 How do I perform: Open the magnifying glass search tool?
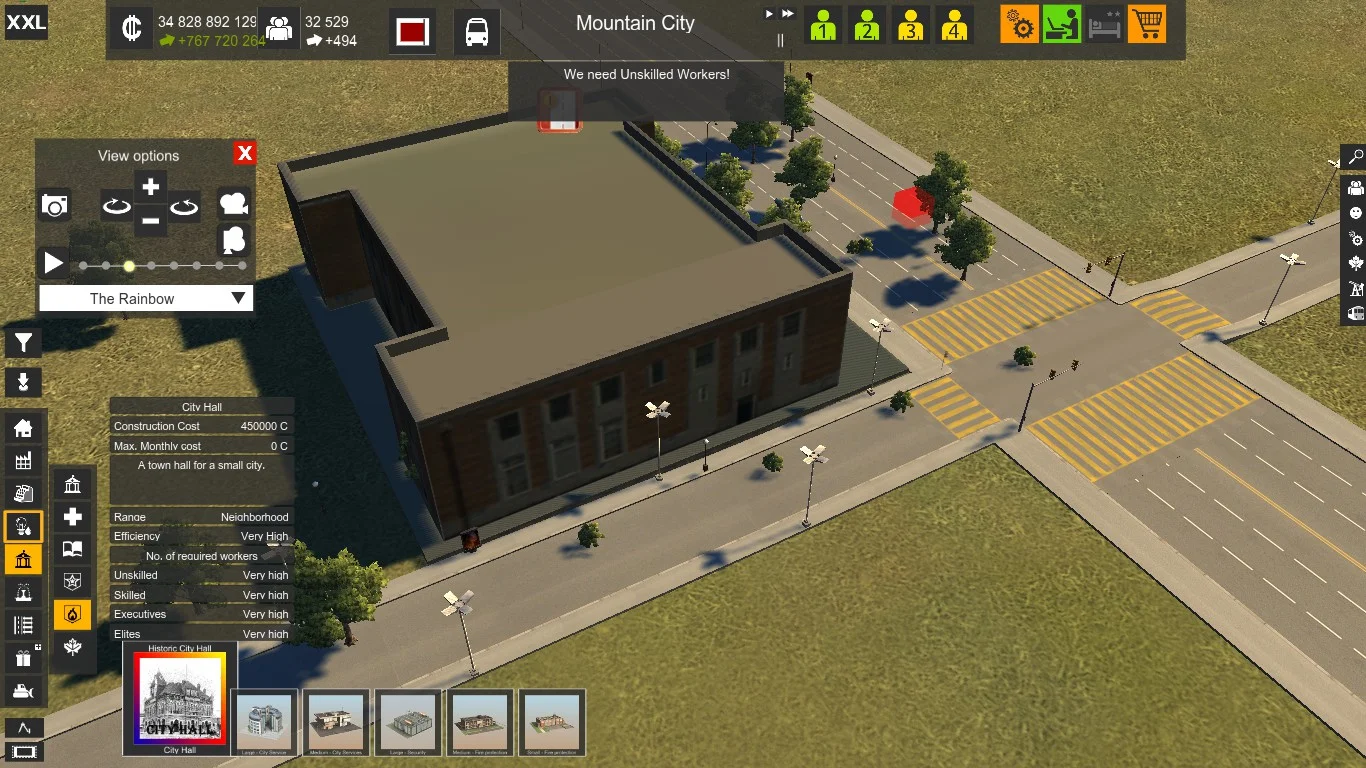[1355, 157]
